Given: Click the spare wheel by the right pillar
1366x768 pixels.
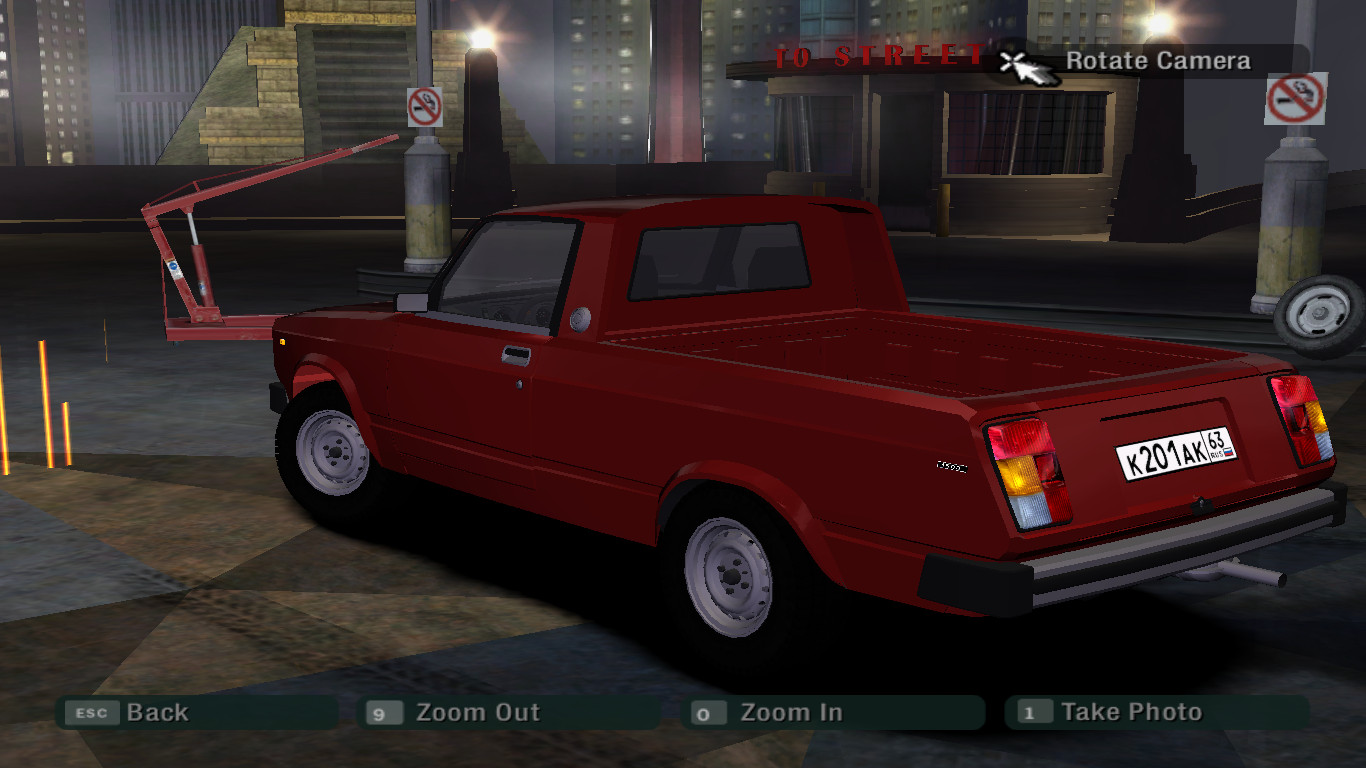Looking at the screenshot, I should coord(1318,312).
